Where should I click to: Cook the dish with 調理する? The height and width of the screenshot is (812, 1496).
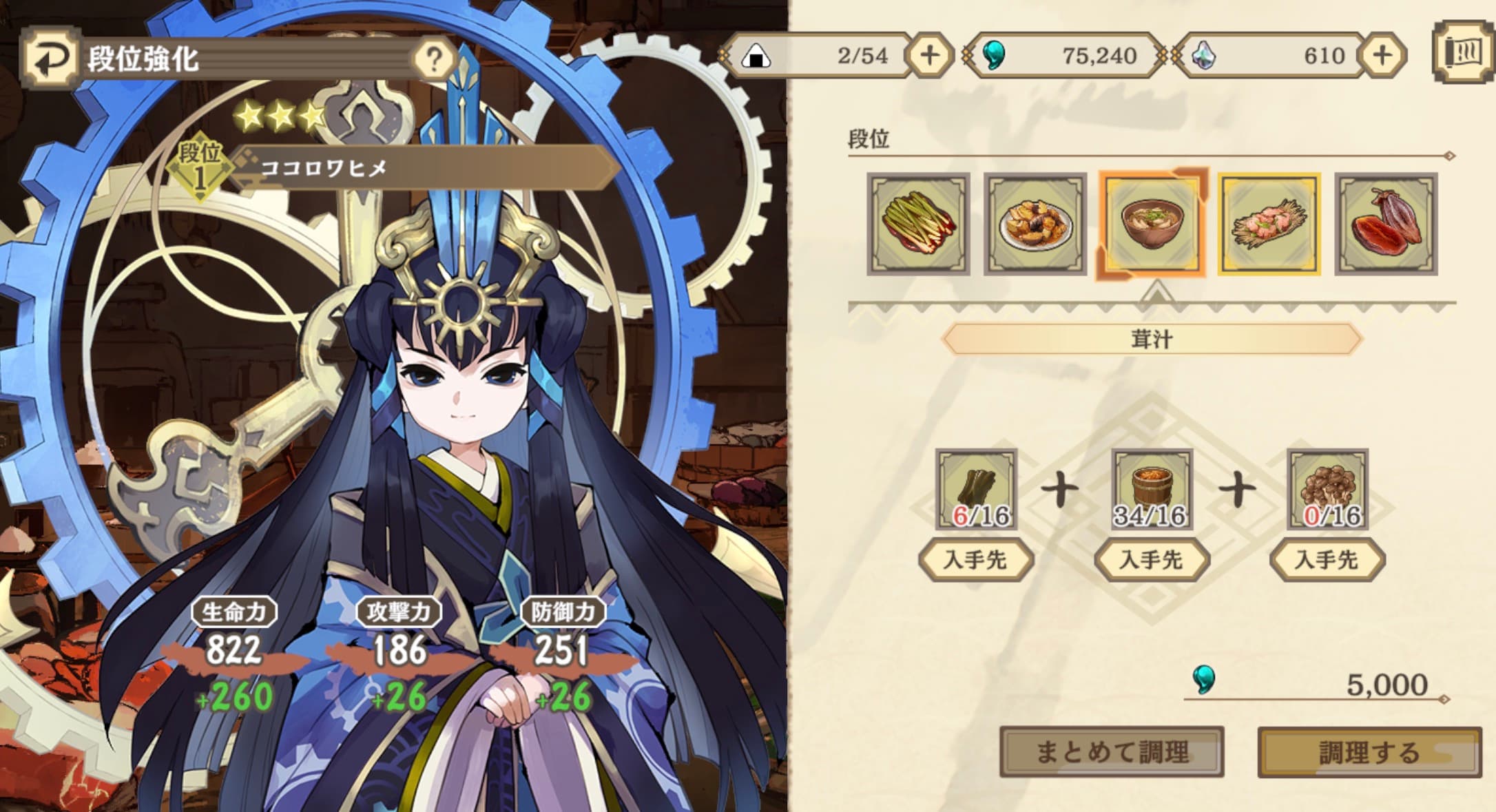[1369, 752]
